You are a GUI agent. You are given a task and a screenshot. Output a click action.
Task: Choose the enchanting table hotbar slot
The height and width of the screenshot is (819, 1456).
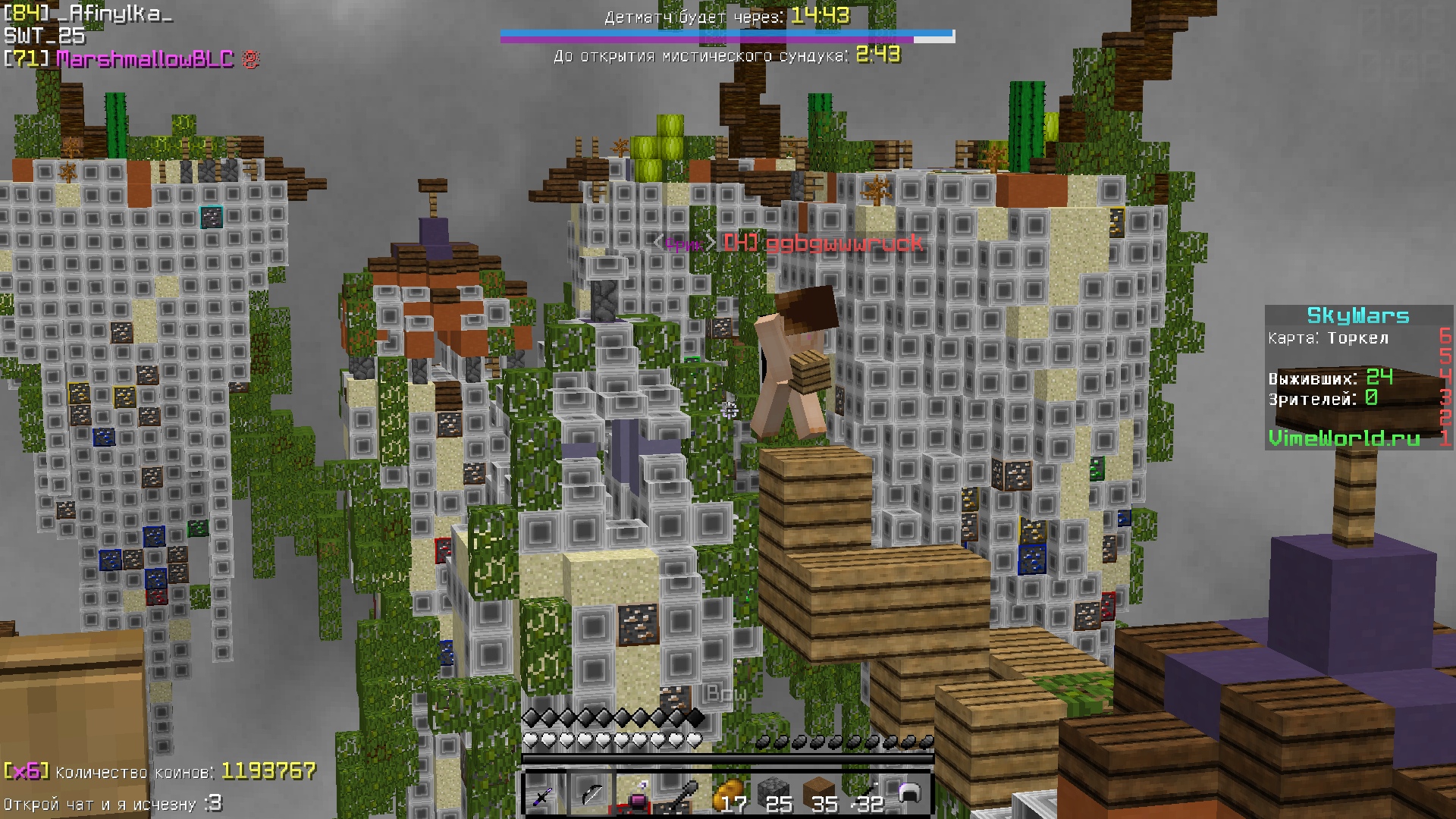click(635, 794)
